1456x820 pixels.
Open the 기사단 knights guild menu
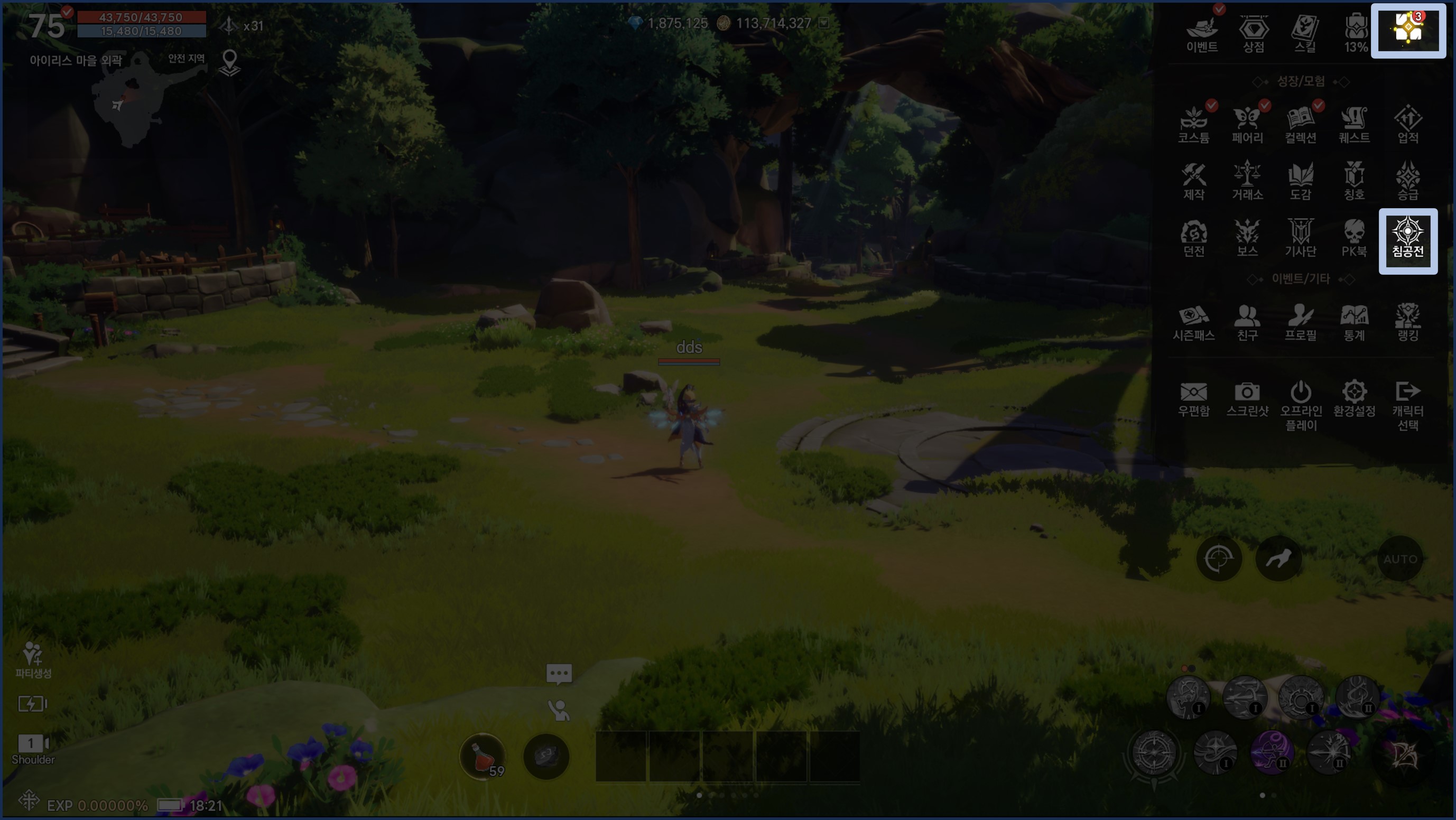[1301, 238]
